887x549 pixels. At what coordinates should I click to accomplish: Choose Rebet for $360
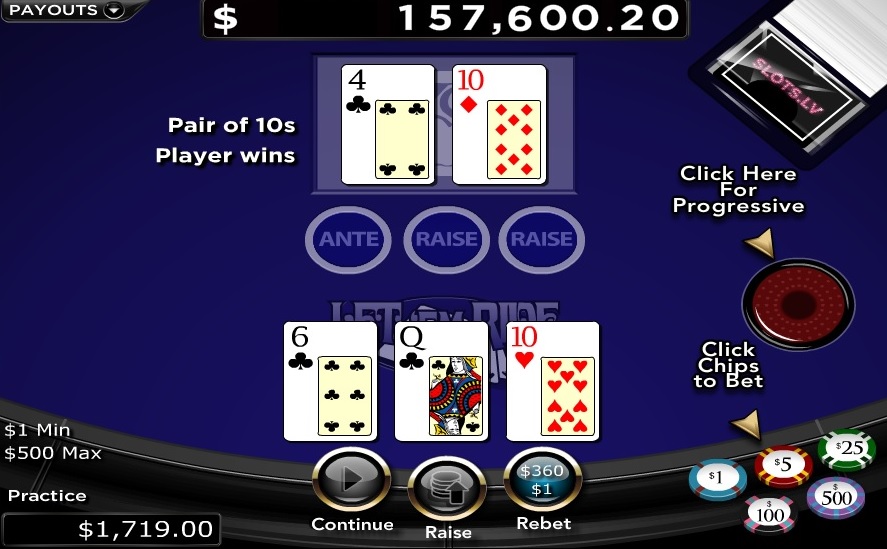[x=543, y=481]
